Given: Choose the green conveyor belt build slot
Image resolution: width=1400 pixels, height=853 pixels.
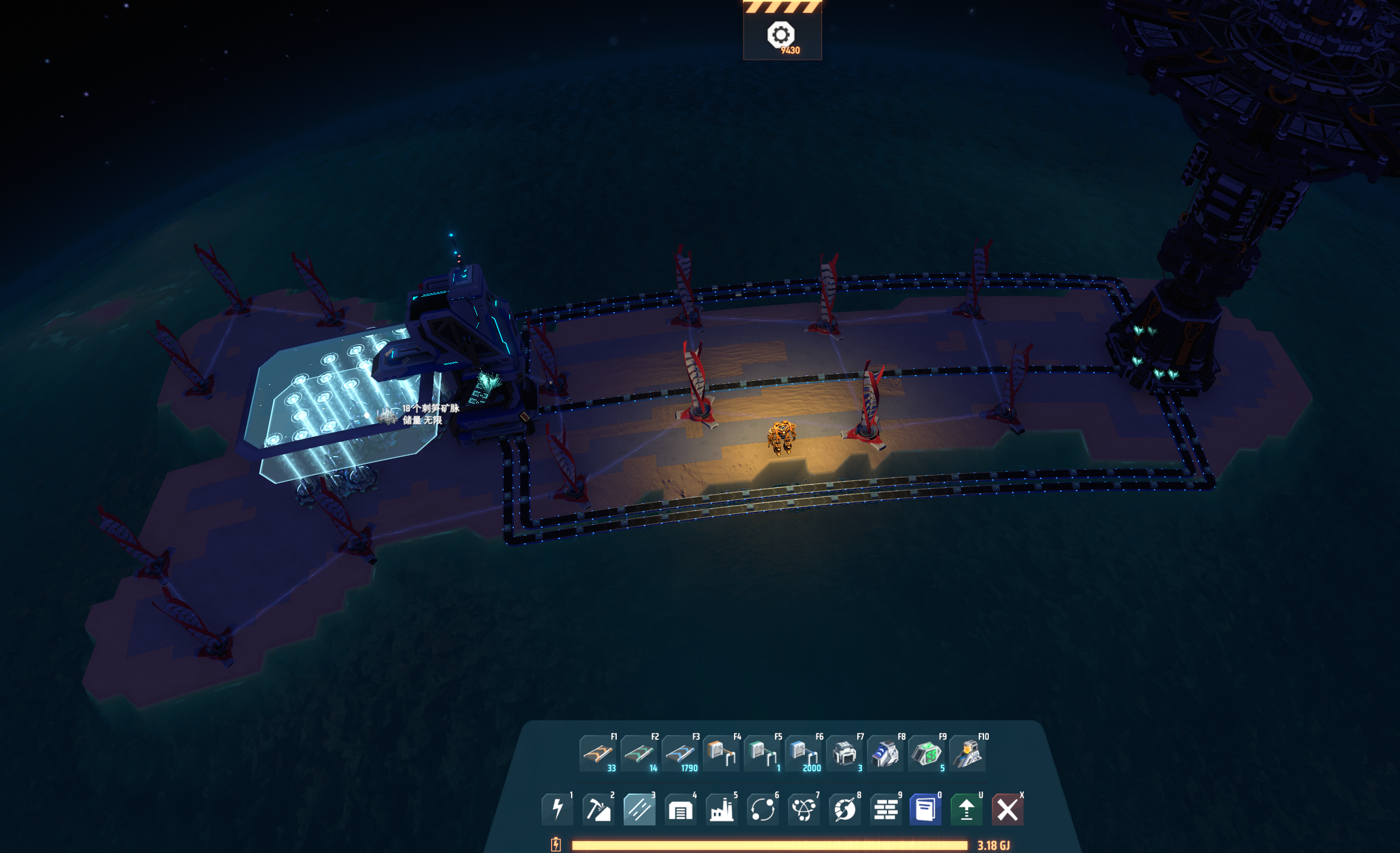Looking at the screenshot, I should coord(639,753).
